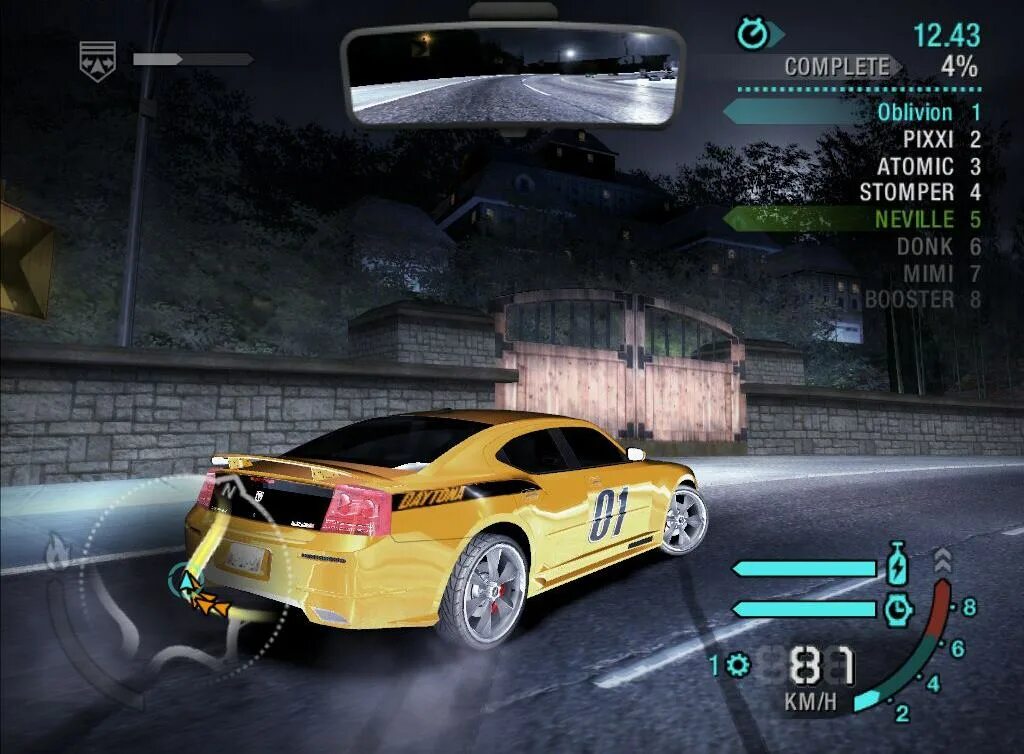Select DONK in the position list
The width and height of the screenshot is (1024, 754).
[x=925, y=246]
